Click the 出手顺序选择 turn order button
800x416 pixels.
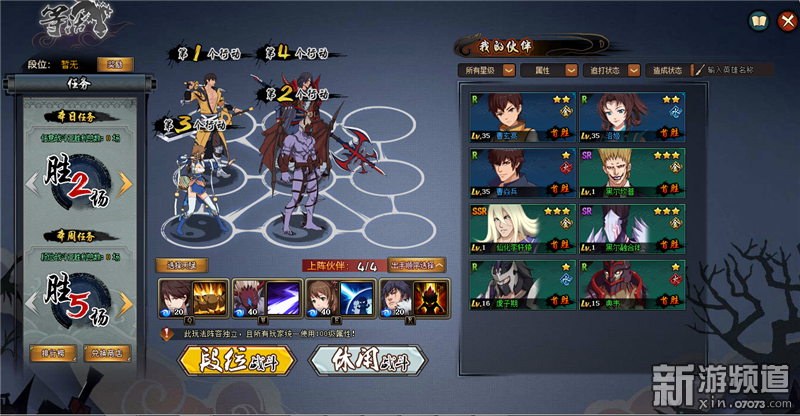(x=416, y=265)
